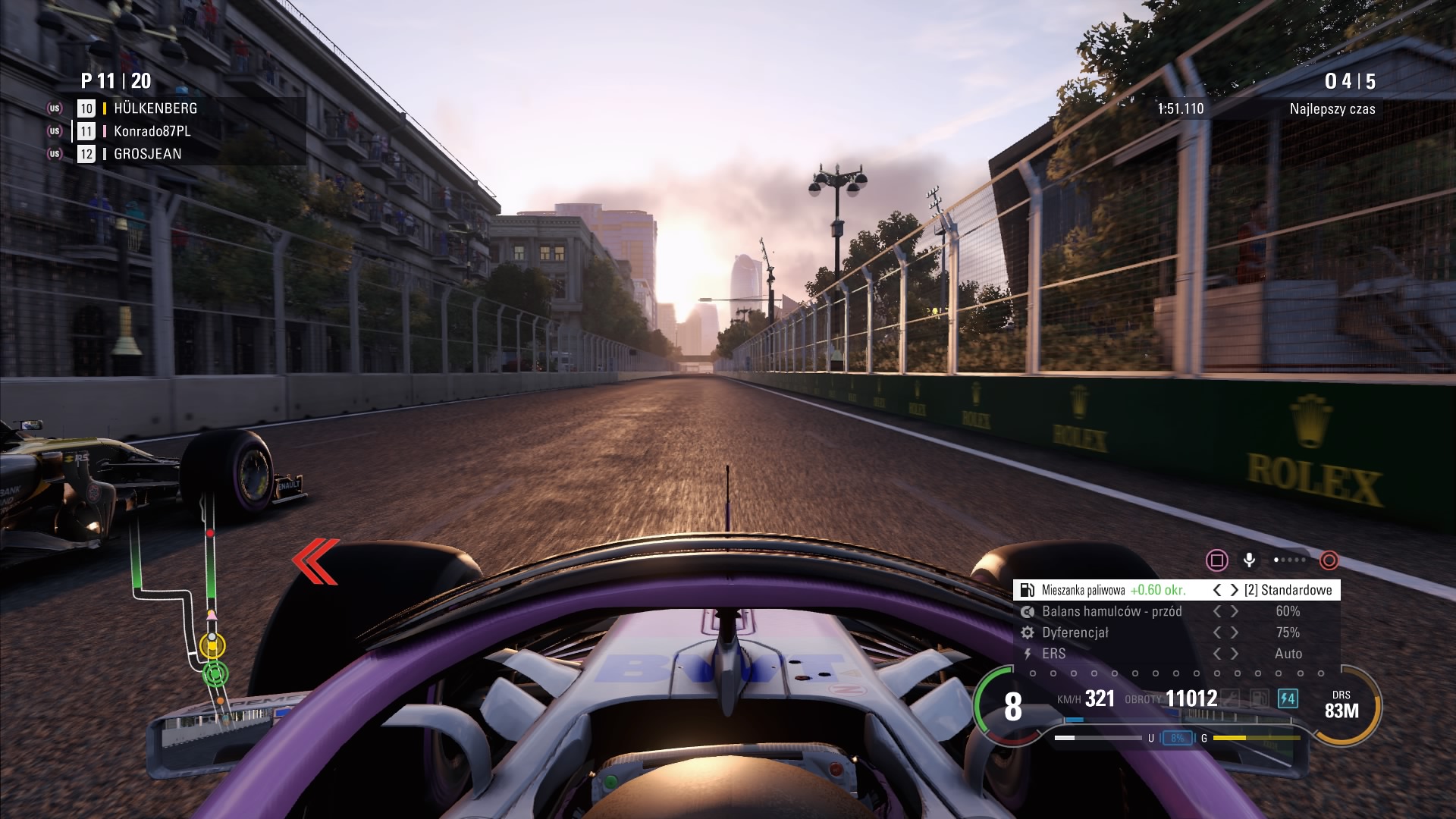Switch ERS mode with right arrow
1456x819 pixels.
(x=1235, y=654)
